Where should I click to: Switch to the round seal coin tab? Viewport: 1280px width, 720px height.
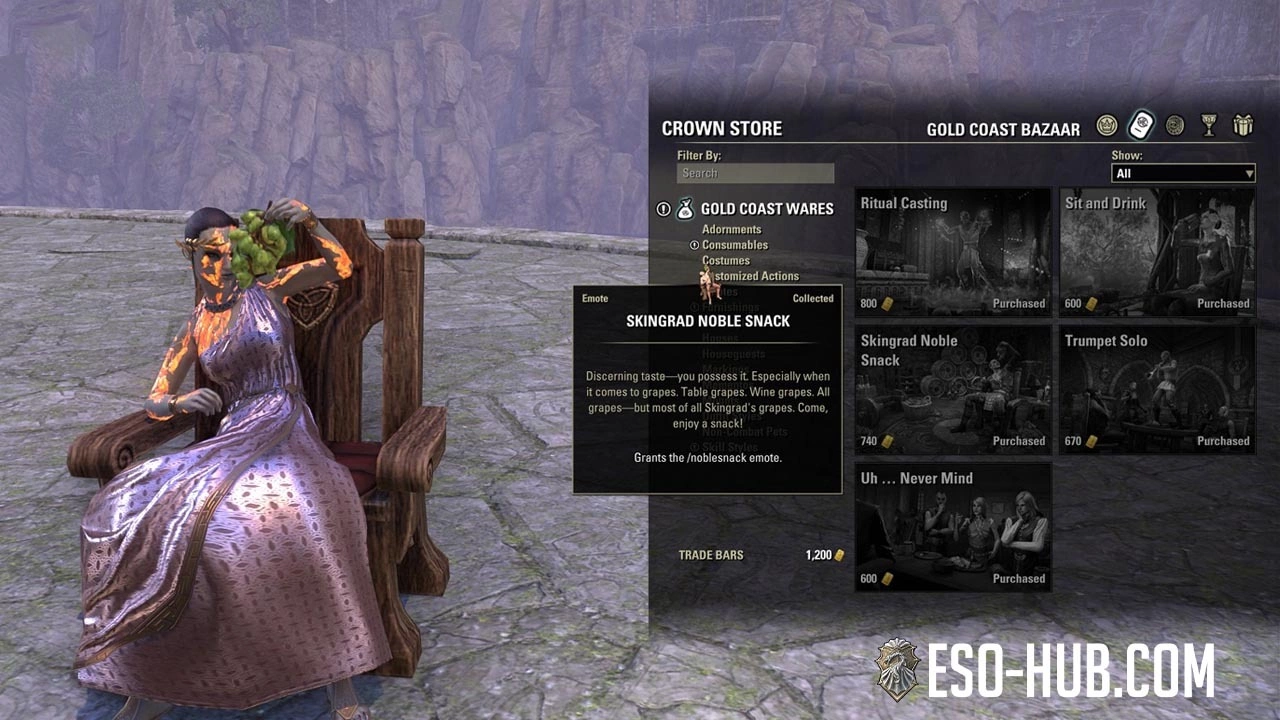tap(1175, 126)
